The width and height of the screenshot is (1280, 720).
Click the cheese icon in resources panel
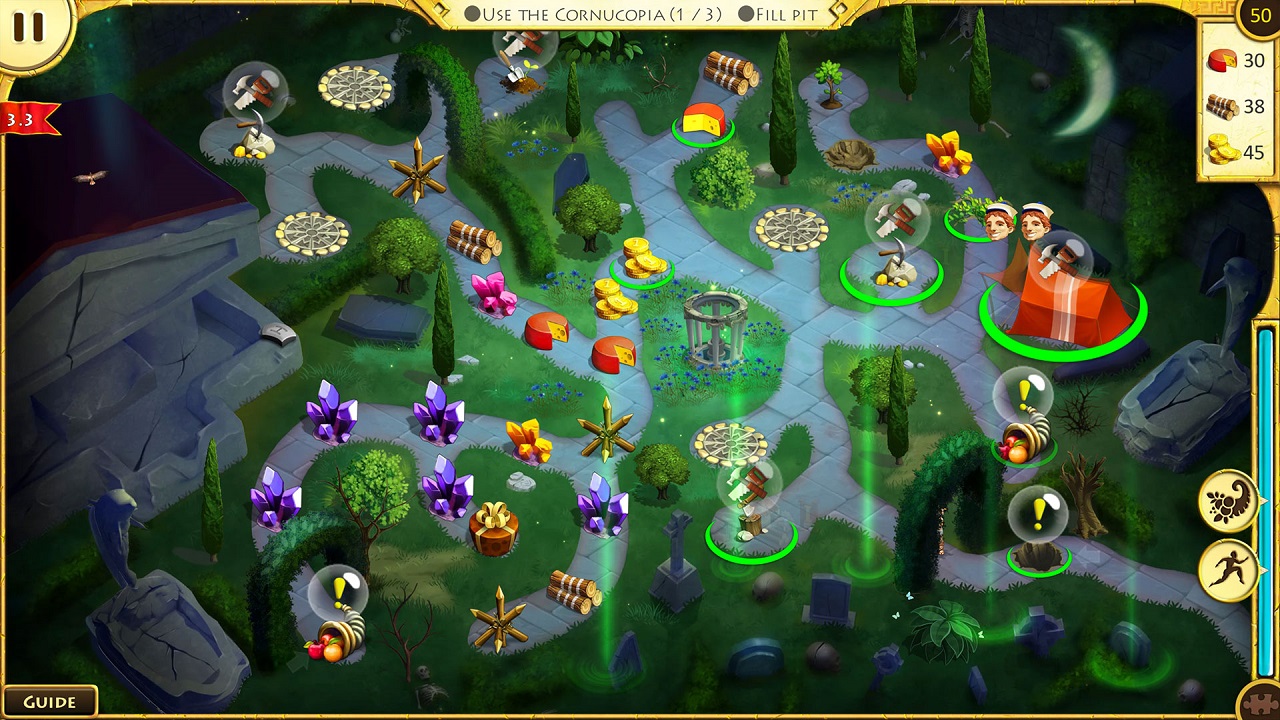[x=1220, y=59]
